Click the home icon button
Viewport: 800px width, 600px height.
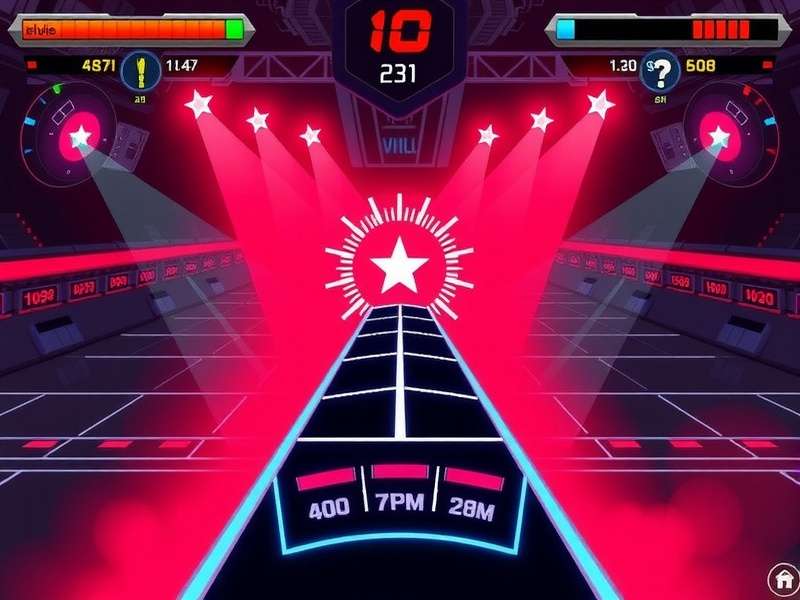coord(782,579)
